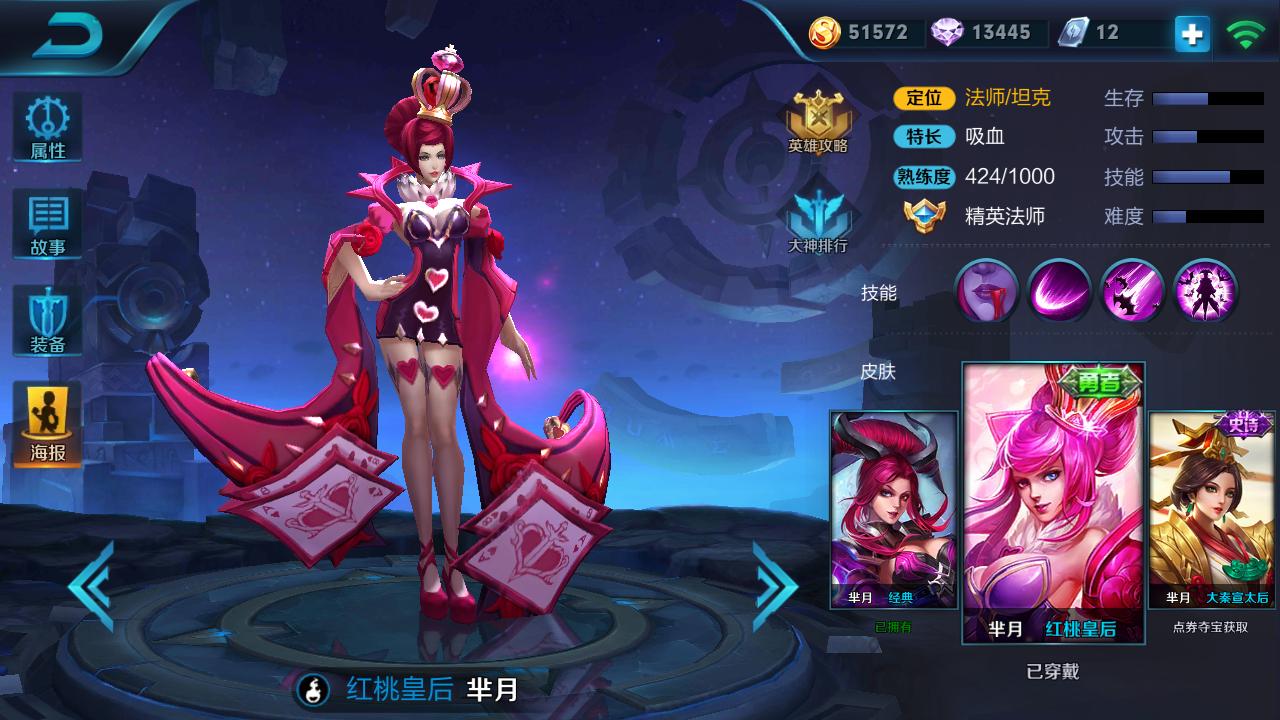Select the dark silhouette ultimate skill icon
The width and height of the screenshot is (1280, 720).
tap(1205, 292)
